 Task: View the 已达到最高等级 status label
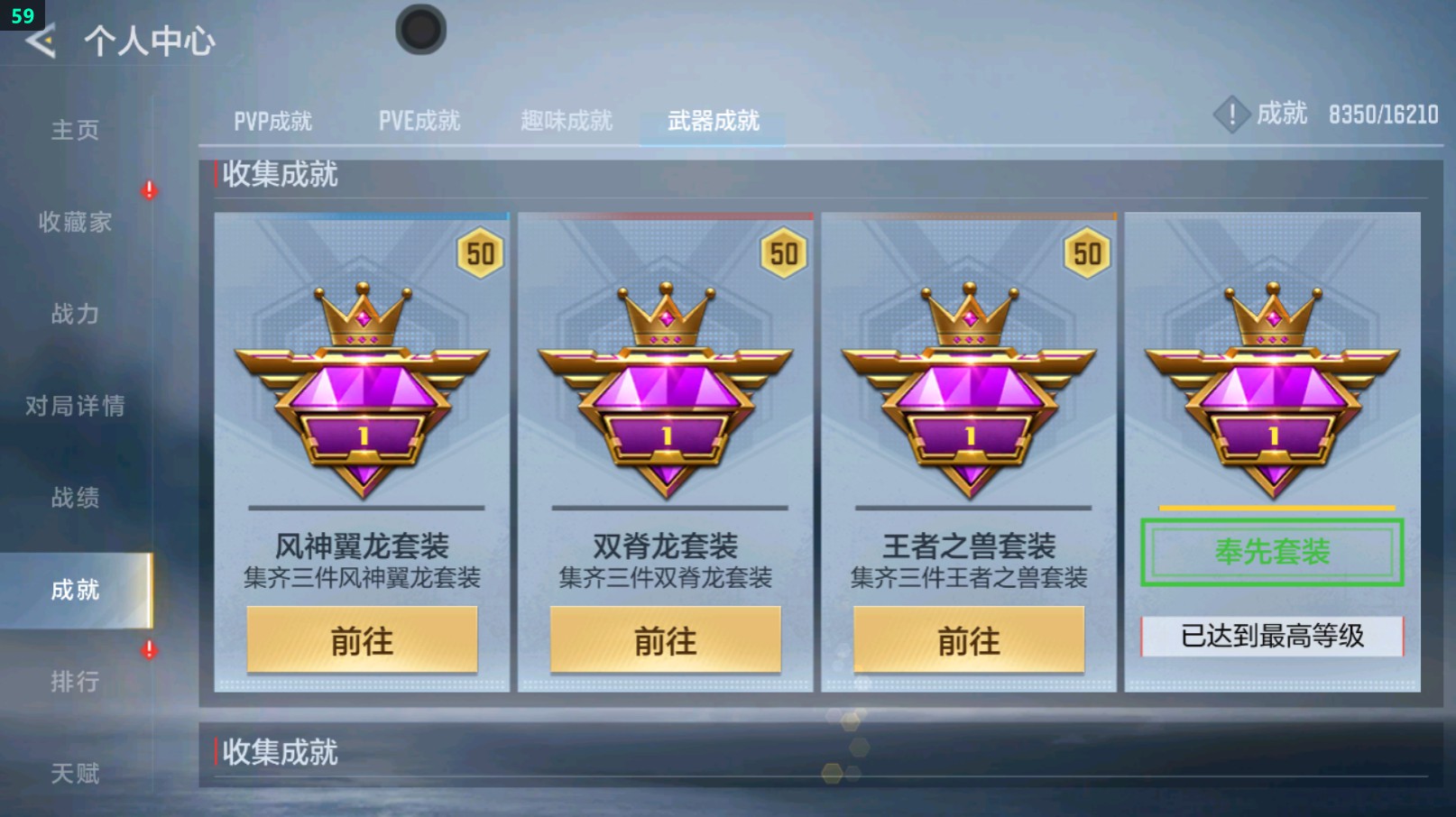point(1272,635)
